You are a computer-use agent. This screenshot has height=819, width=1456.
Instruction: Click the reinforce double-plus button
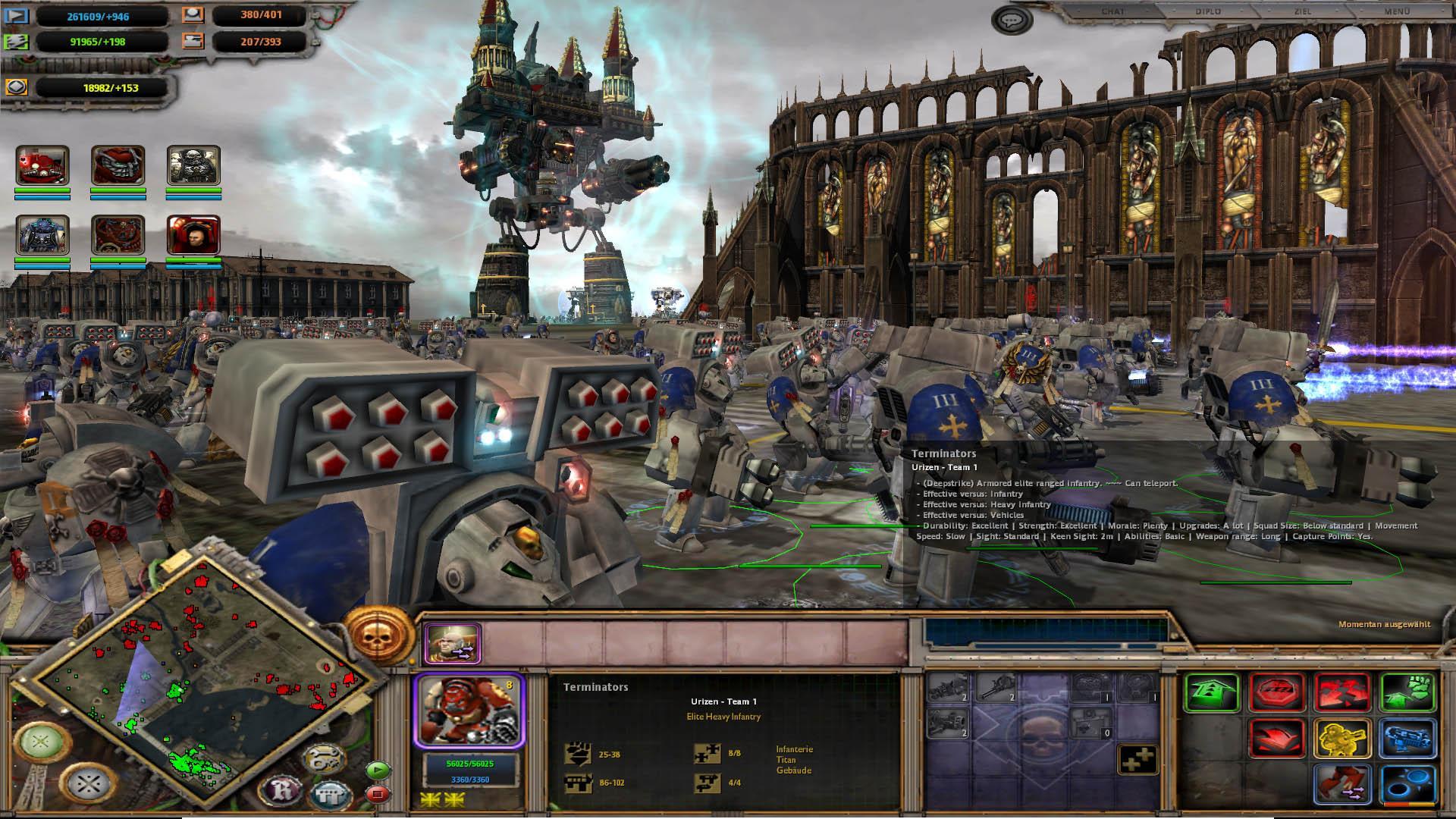[1137, 759]
